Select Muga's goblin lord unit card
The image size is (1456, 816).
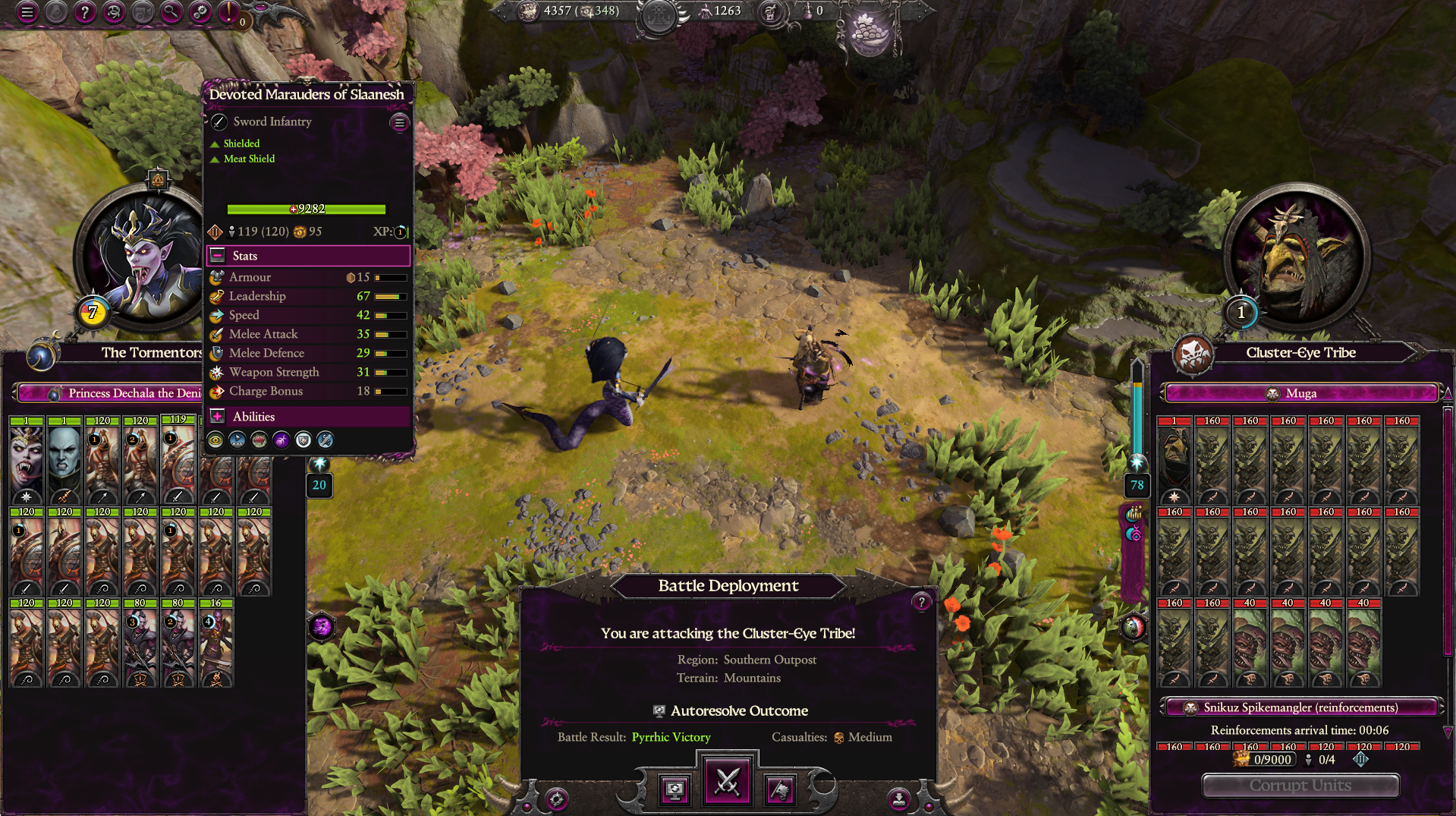click(x=1175, y=460)
